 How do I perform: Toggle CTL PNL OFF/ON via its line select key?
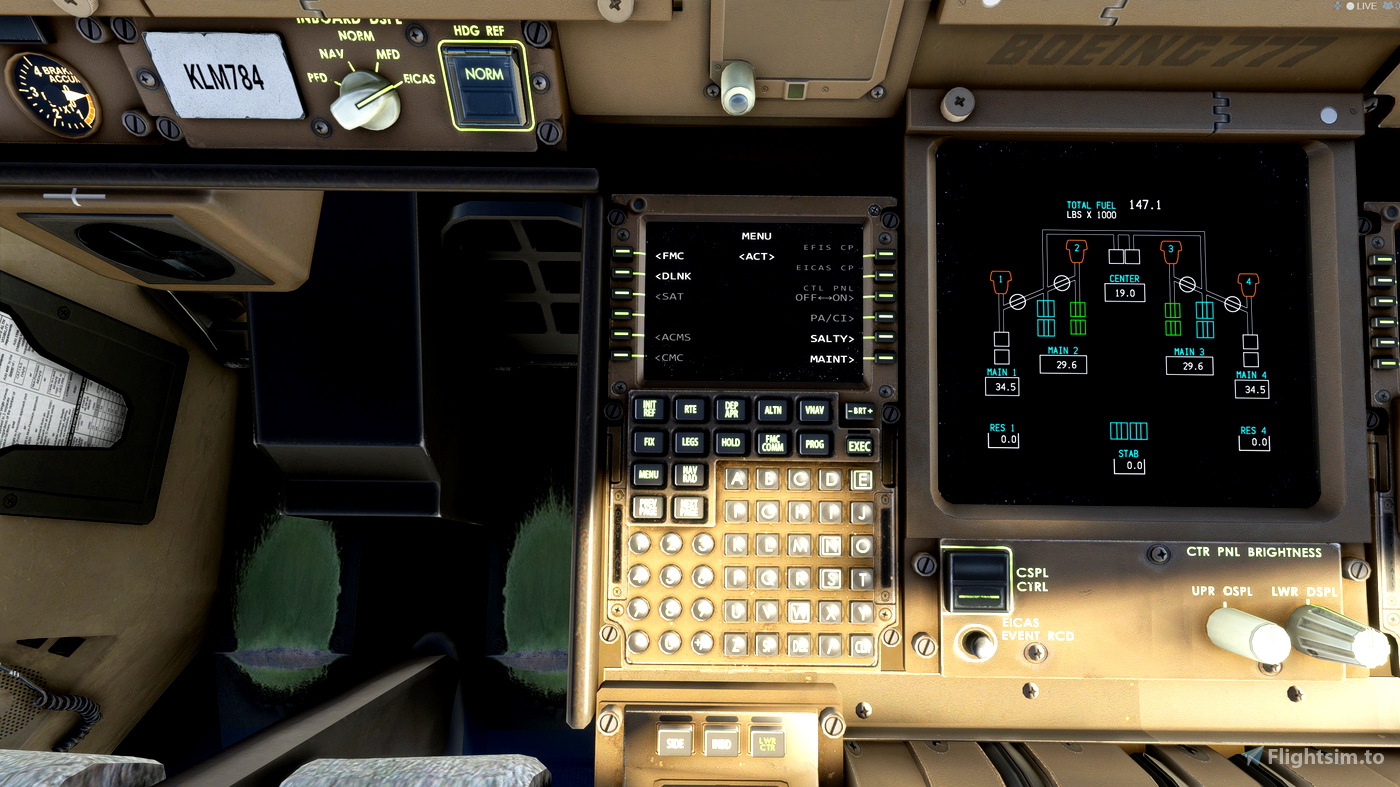pos(883,296)
